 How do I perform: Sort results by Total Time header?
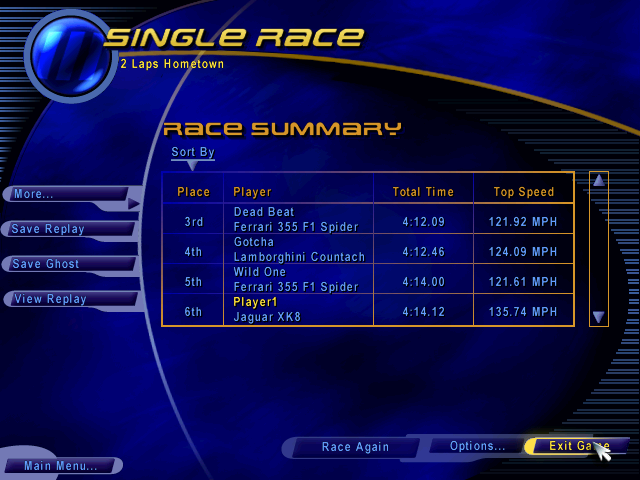(x=423, y=192)
